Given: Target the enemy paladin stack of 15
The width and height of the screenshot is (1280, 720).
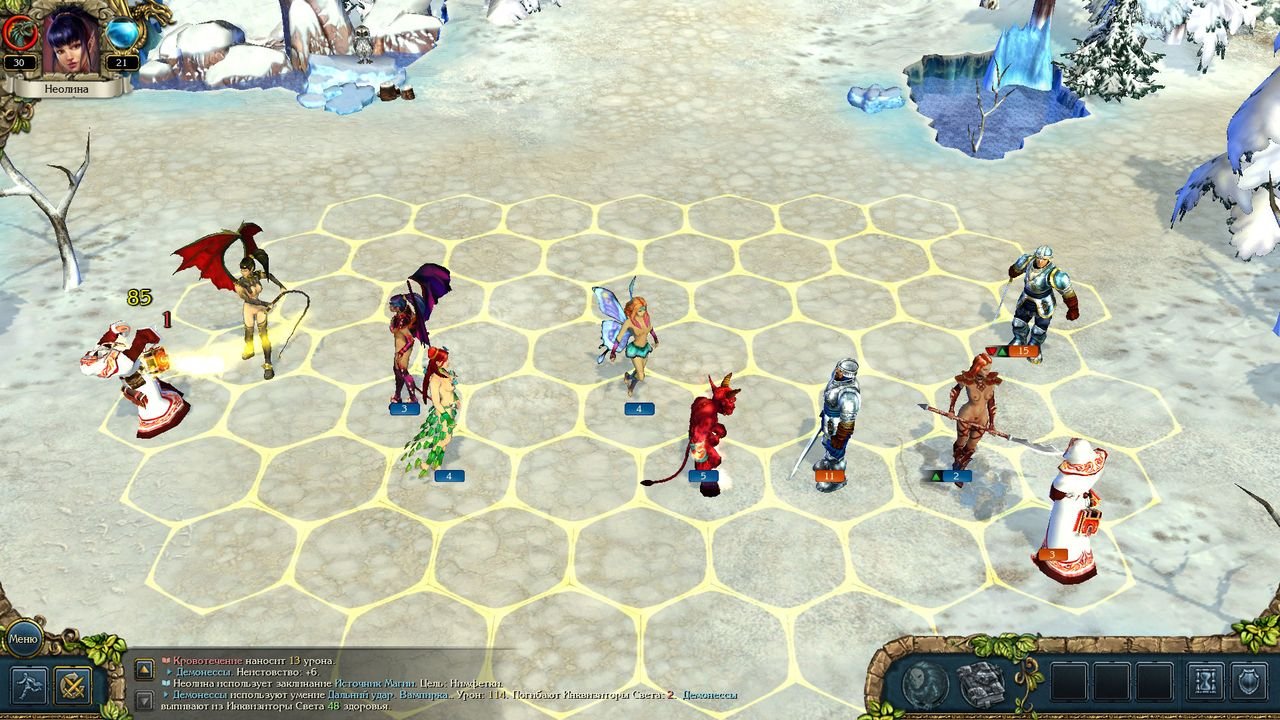Looking at the screenshot, I should [x=1039, y=300].
